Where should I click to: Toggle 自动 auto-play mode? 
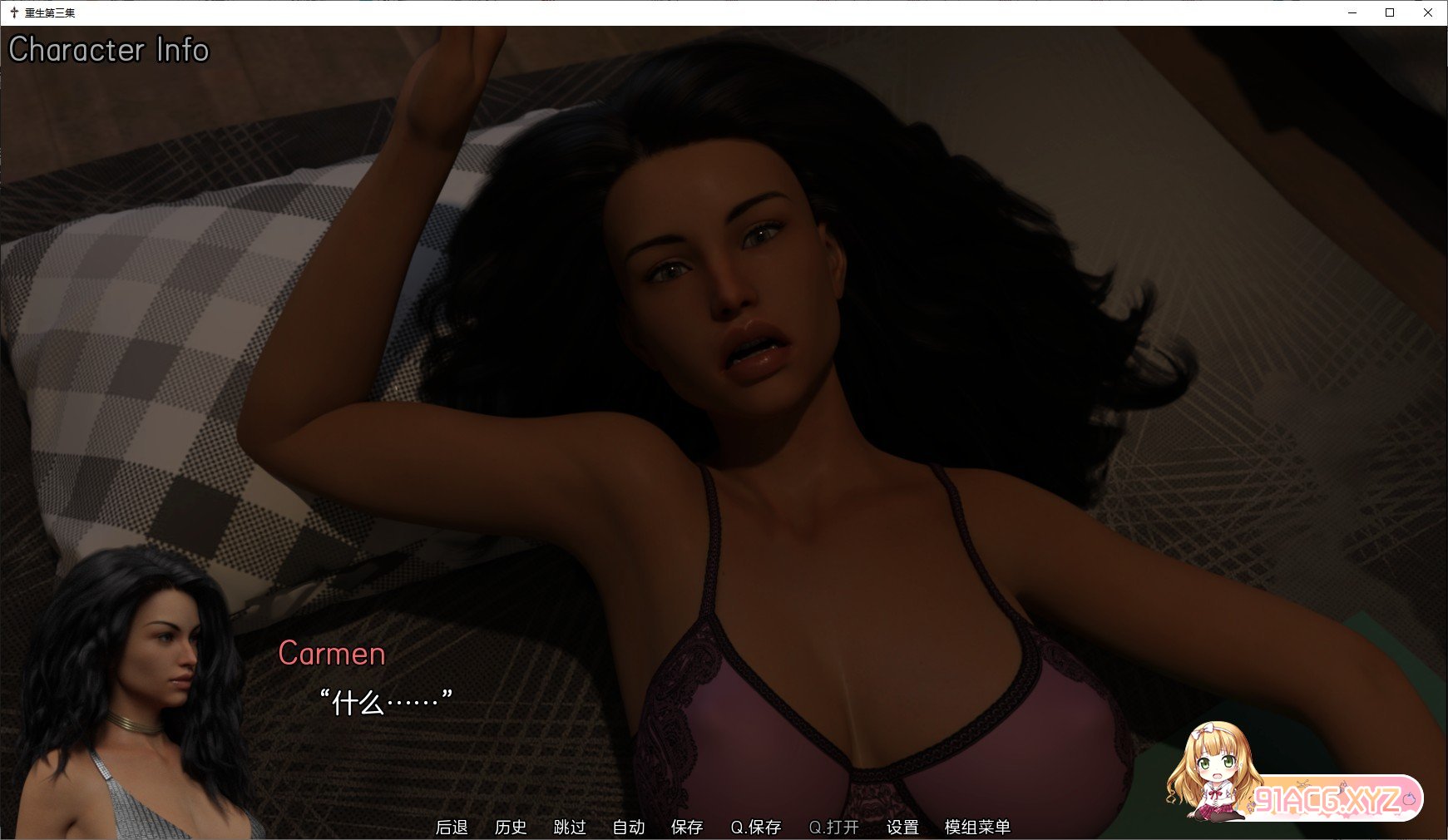pyautogui.click(x=630, y=828)
